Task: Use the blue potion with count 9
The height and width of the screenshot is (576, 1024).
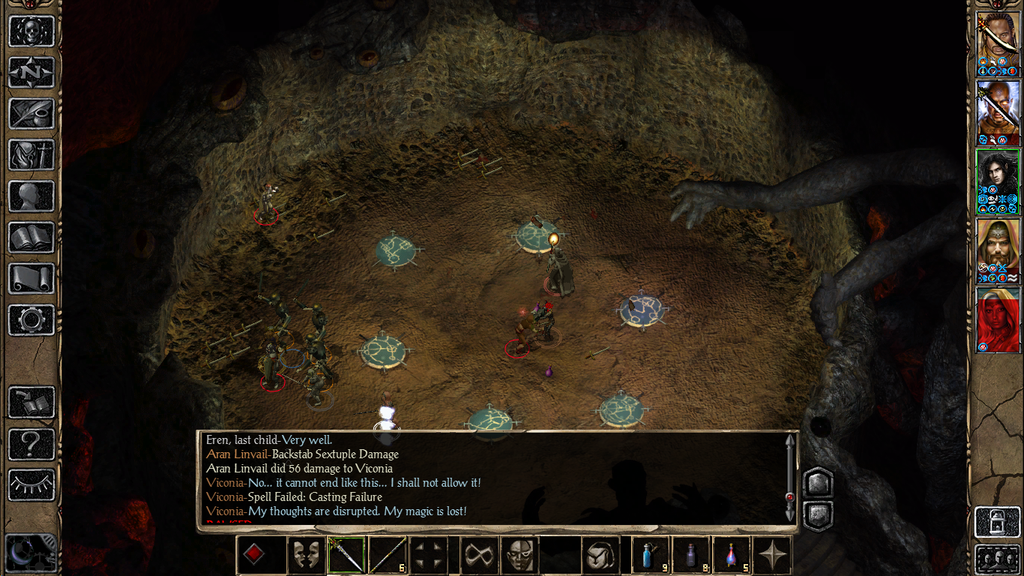Action: coord(649,555)
